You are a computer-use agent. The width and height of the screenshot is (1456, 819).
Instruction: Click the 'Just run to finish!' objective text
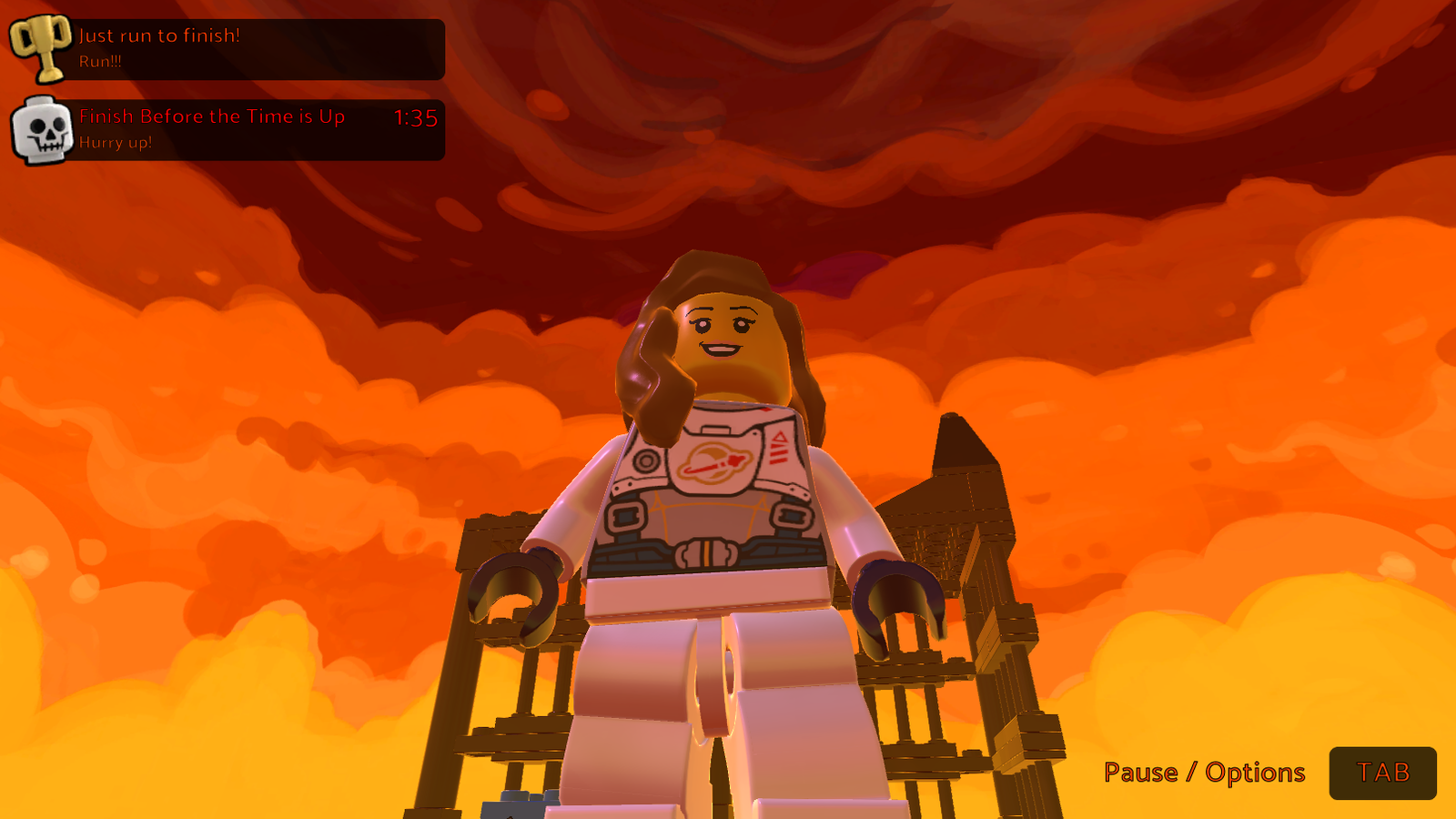159,36
